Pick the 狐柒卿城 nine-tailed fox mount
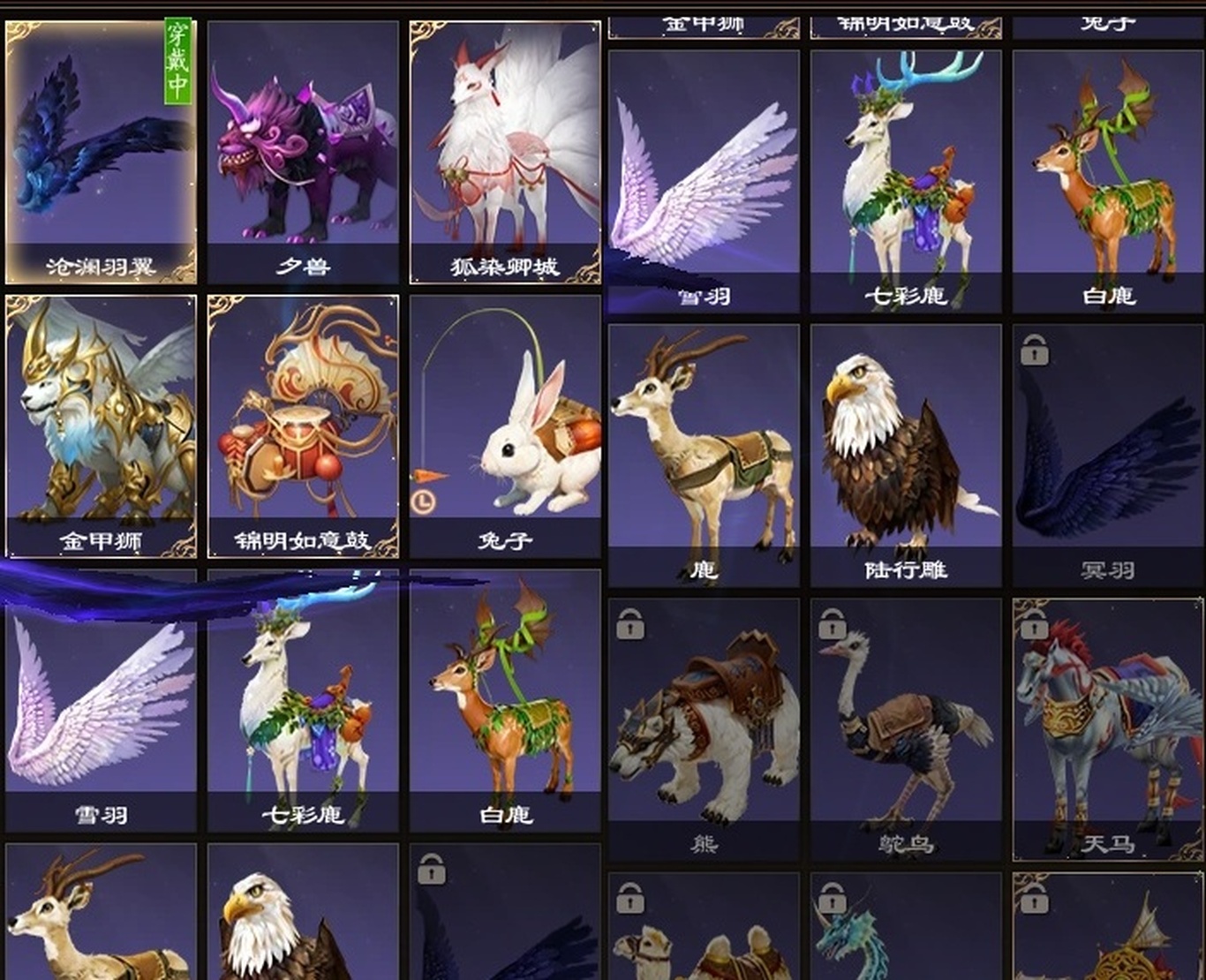Viewport: 1206px width, 980px height. [x=505, y=152]
